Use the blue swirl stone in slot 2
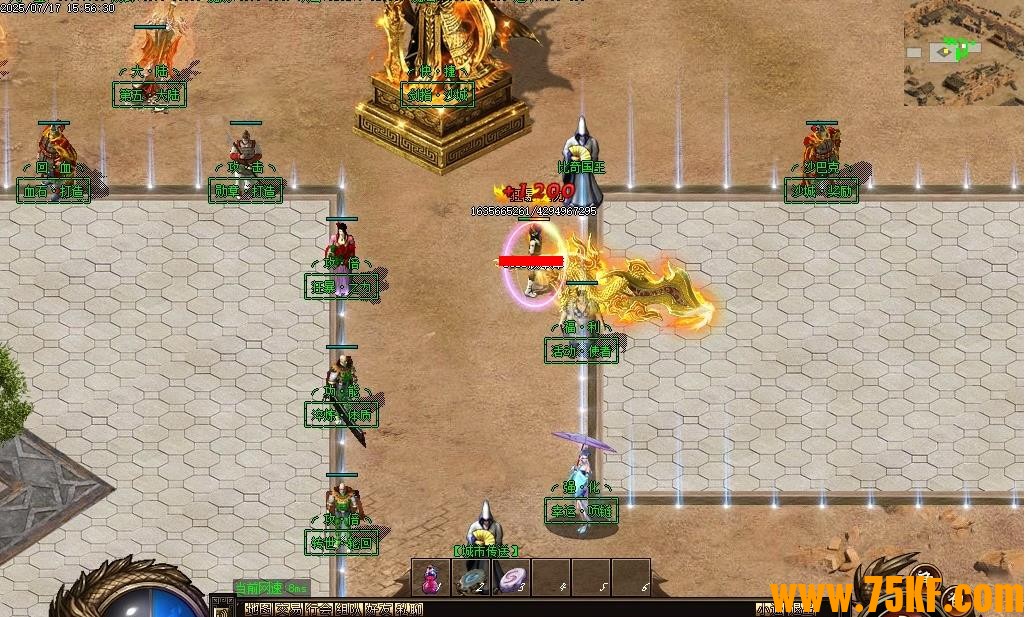The width and height of the screenshot is (1028, 617). (x=471, y=578)
